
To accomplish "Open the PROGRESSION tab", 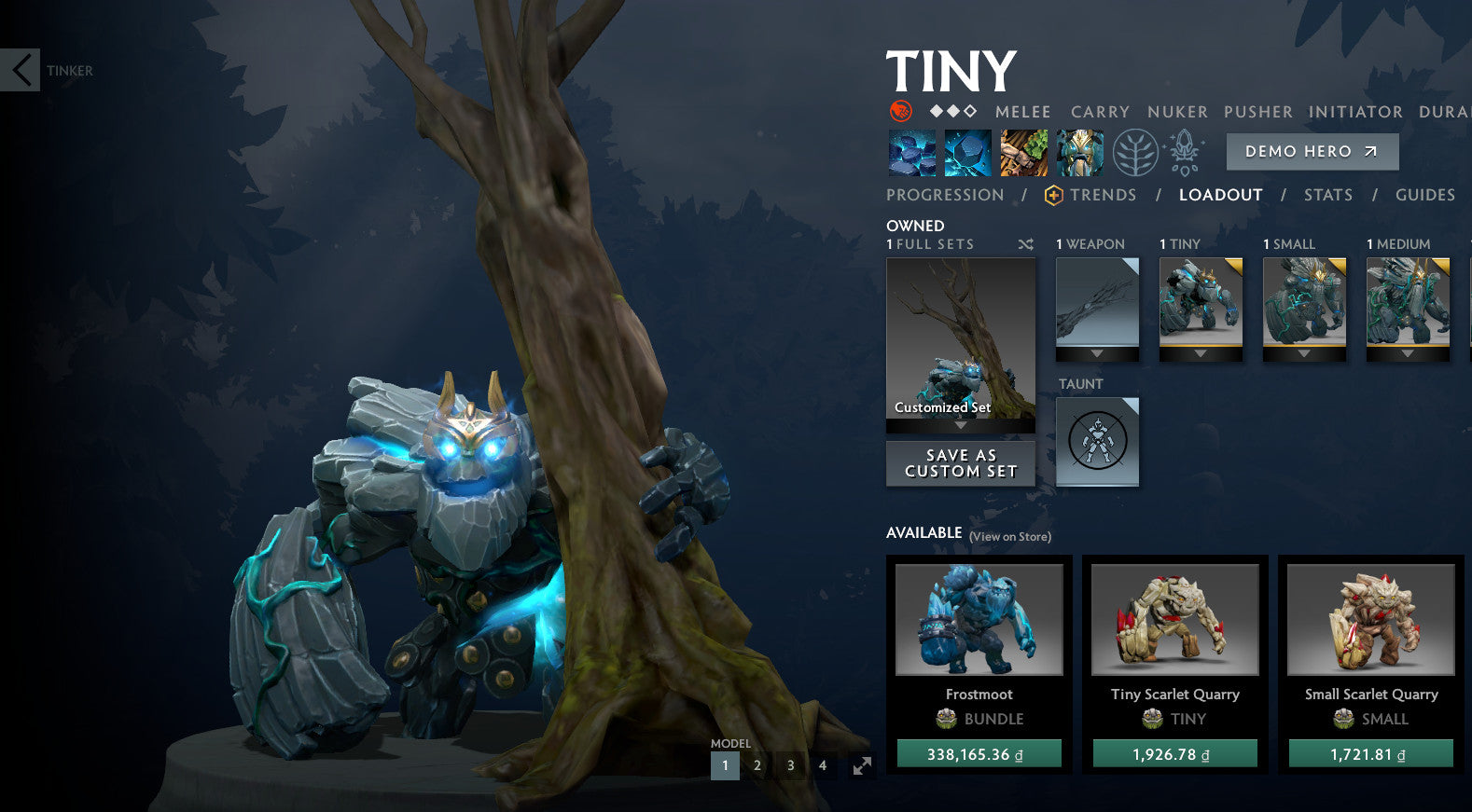I will click(946, 195).
